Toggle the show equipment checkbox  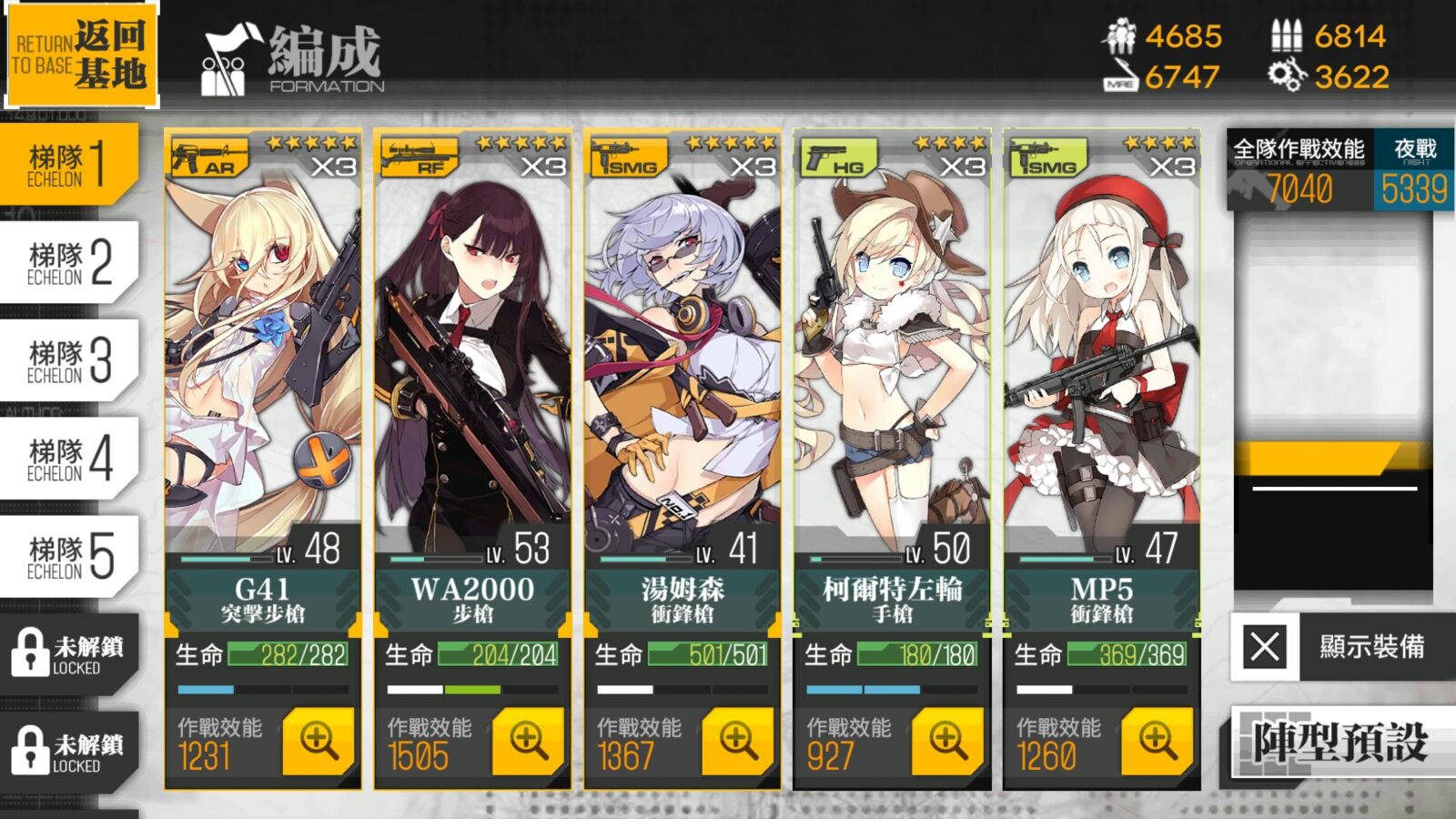[x=1265, y=647]
